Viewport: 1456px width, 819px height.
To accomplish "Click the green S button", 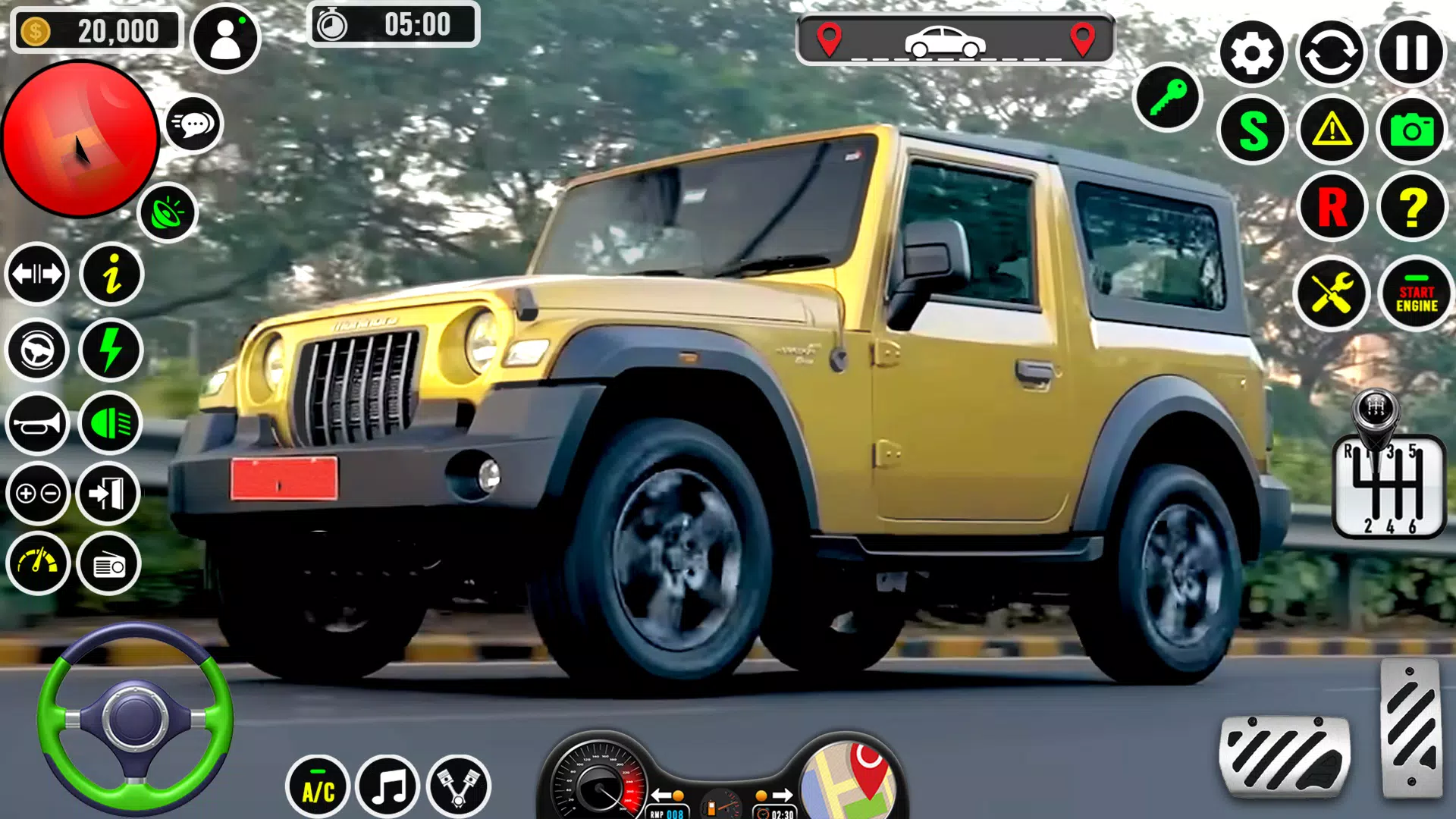I will coord(1252,130).
